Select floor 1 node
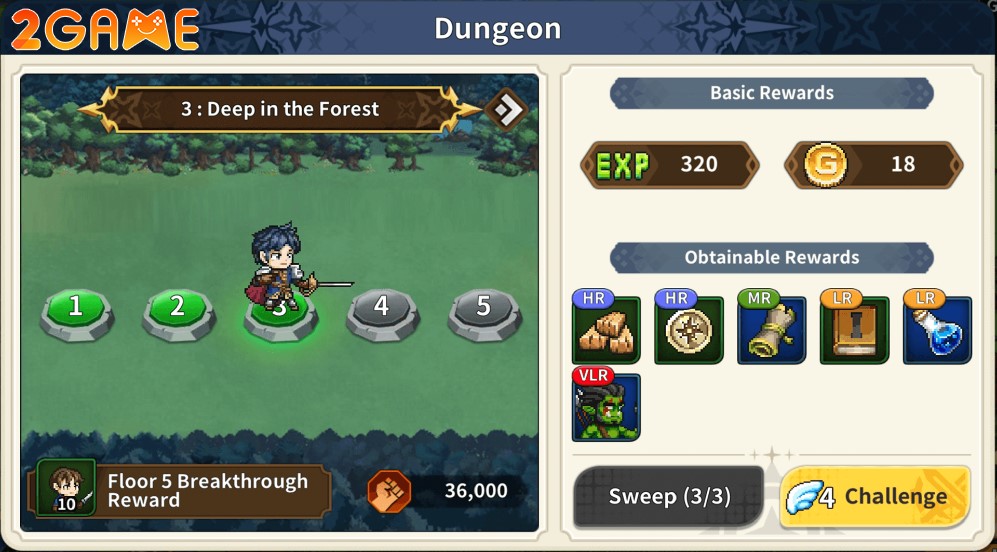The width and height of the screenshot is (997, 552). coord(76,308)
